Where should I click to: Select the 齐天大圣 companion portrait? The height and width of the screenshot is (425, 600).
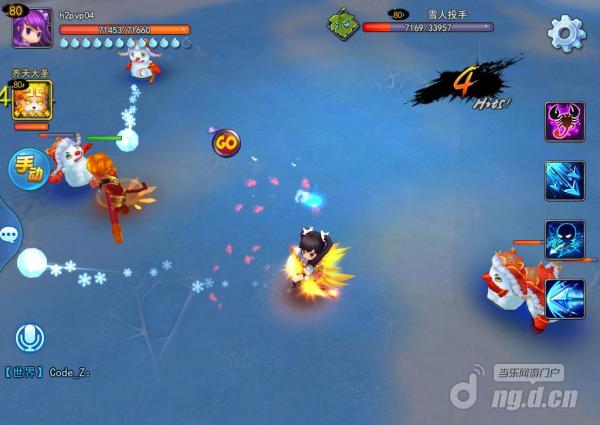(x=32, y=101)
